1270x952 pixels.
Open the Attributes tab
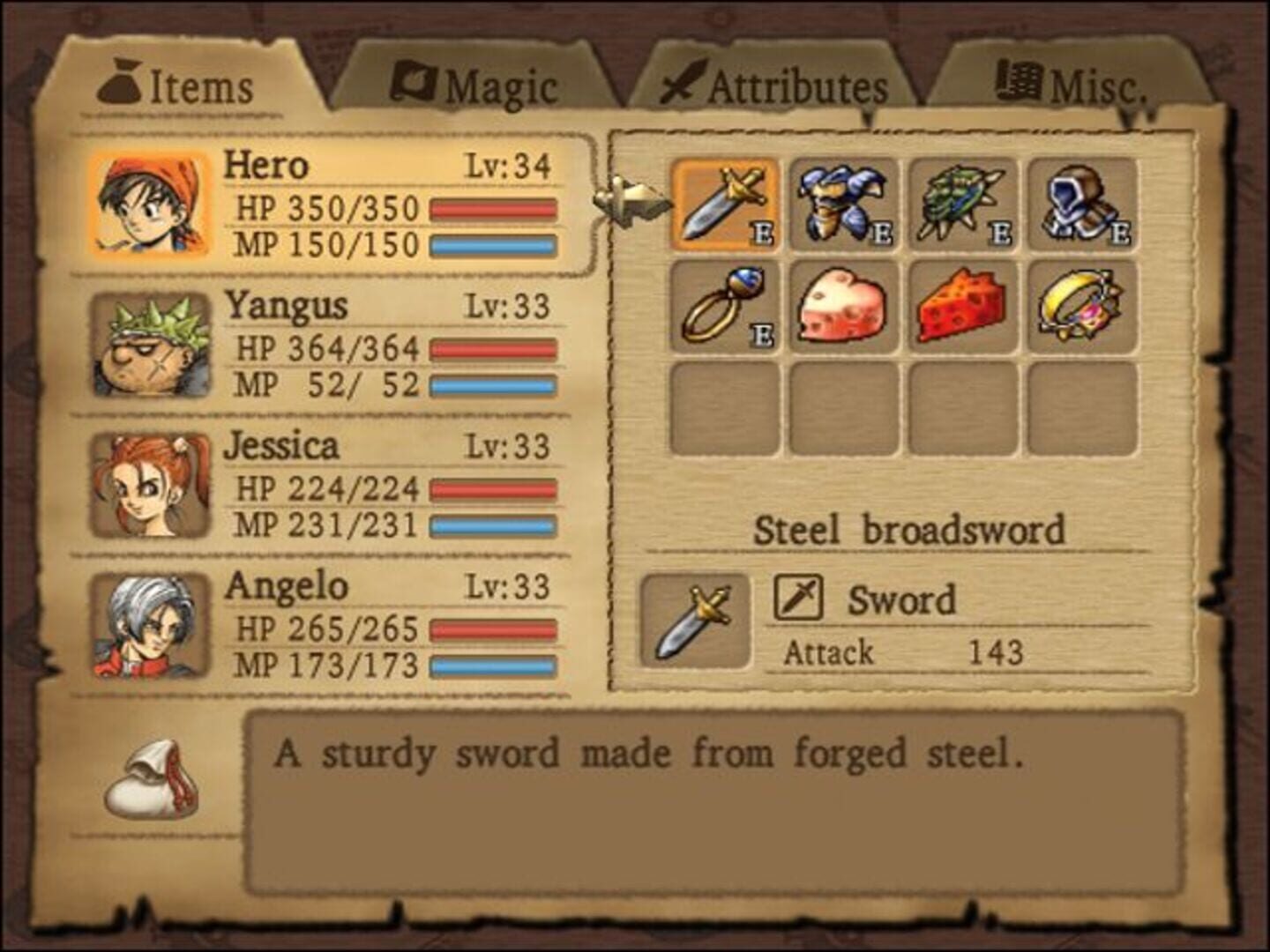point(776,86)
